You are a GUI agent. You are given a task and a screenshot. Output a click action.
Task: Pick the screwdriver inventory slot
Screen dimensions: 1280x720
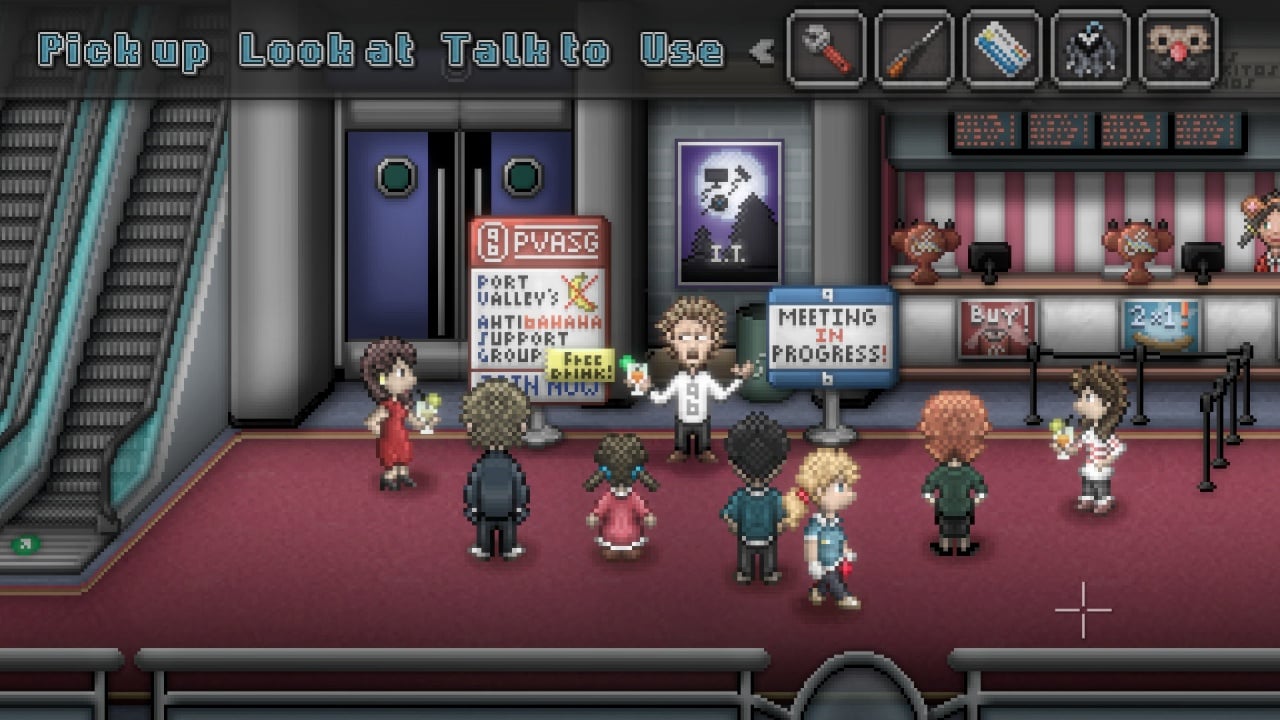914,49
